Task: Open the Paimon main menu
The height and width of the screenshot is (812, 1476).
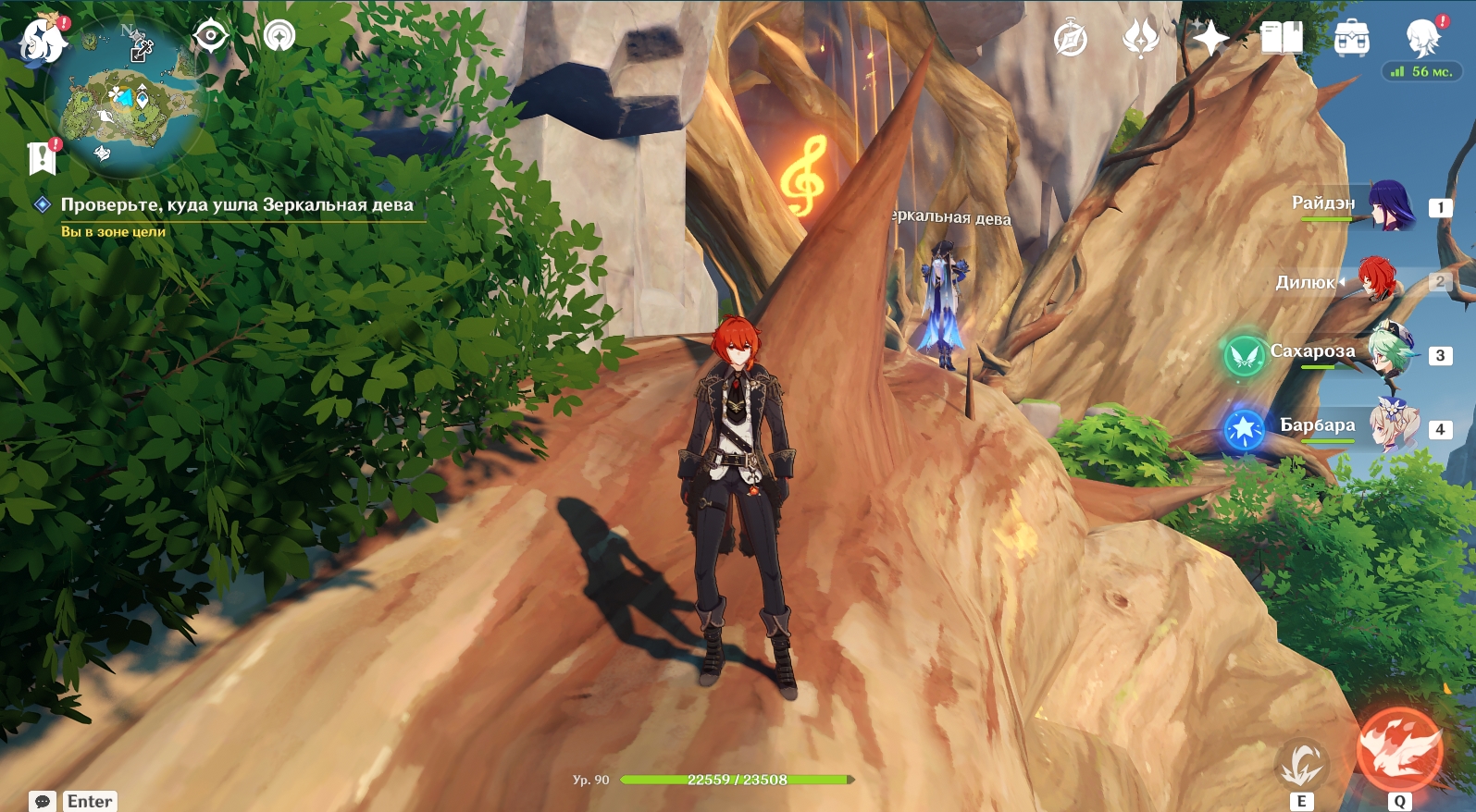Action: (42, 39)
